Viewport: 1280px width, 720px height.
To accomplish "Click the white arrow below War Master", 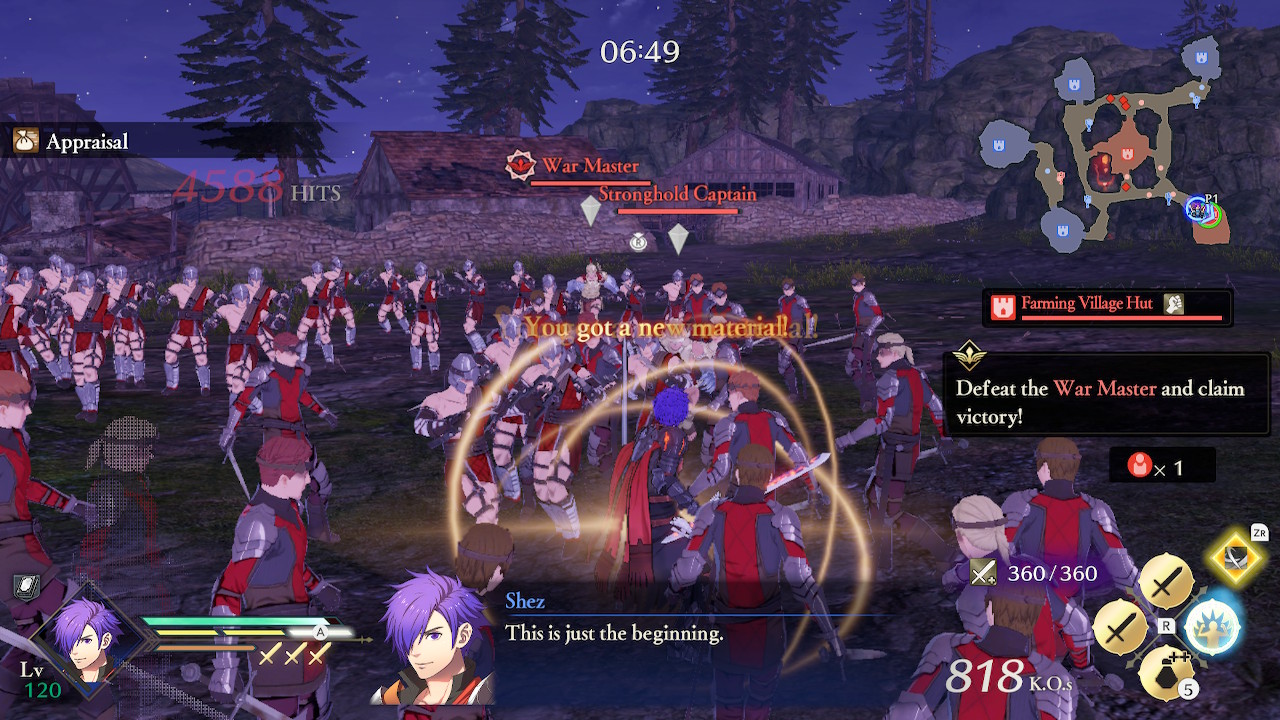I will 591,211.
